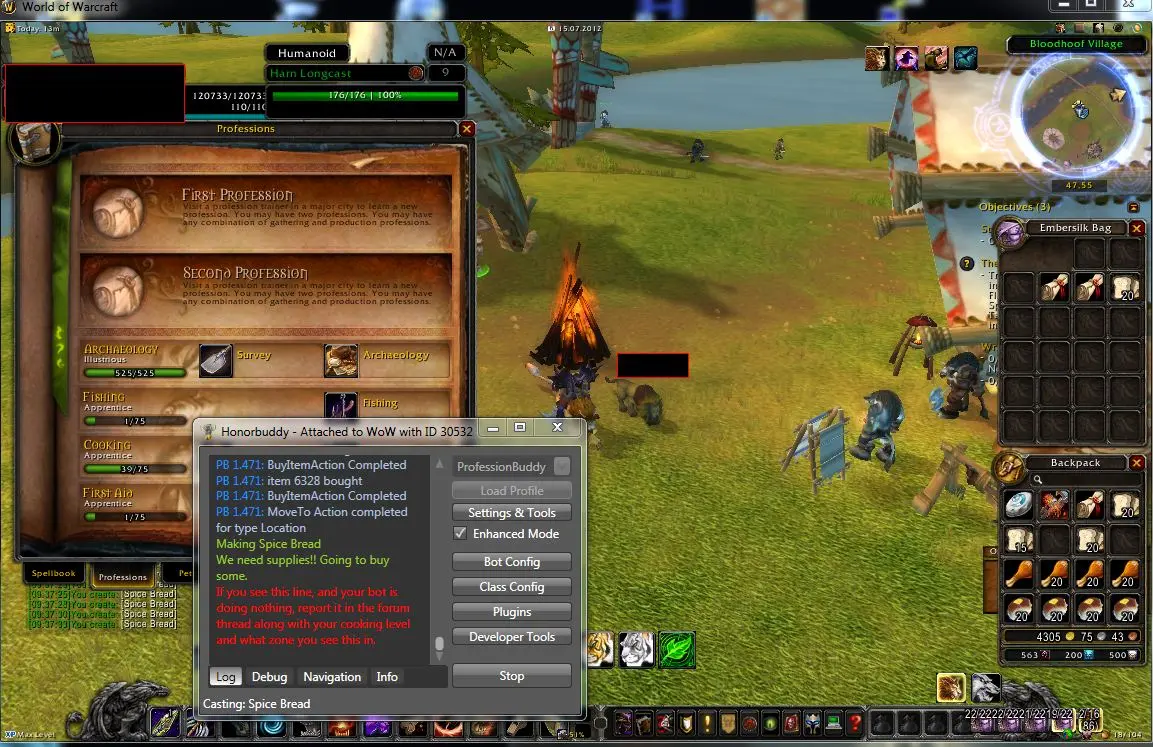Open the ProfessionBuddy bot dropdown
This screenshot has height=747, width=1153.
[562, 467]
